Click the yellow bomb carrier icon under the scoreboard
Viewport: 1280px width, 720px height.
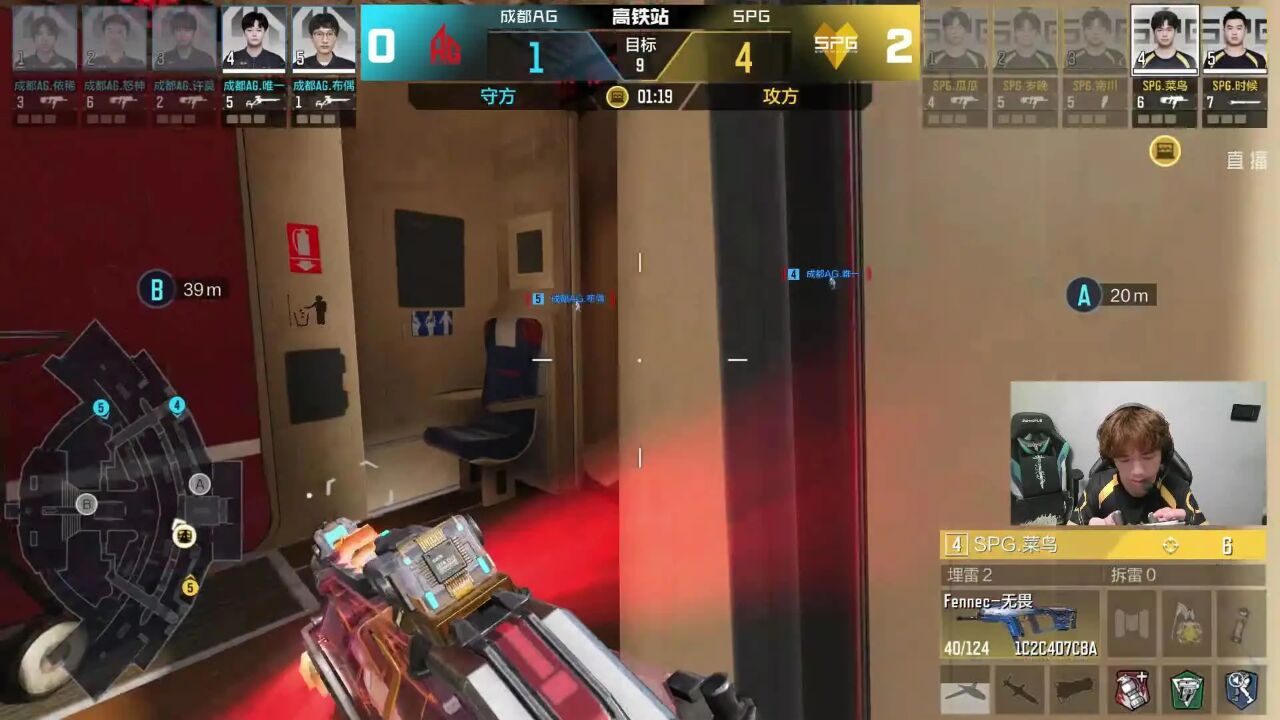point(1165,151)
